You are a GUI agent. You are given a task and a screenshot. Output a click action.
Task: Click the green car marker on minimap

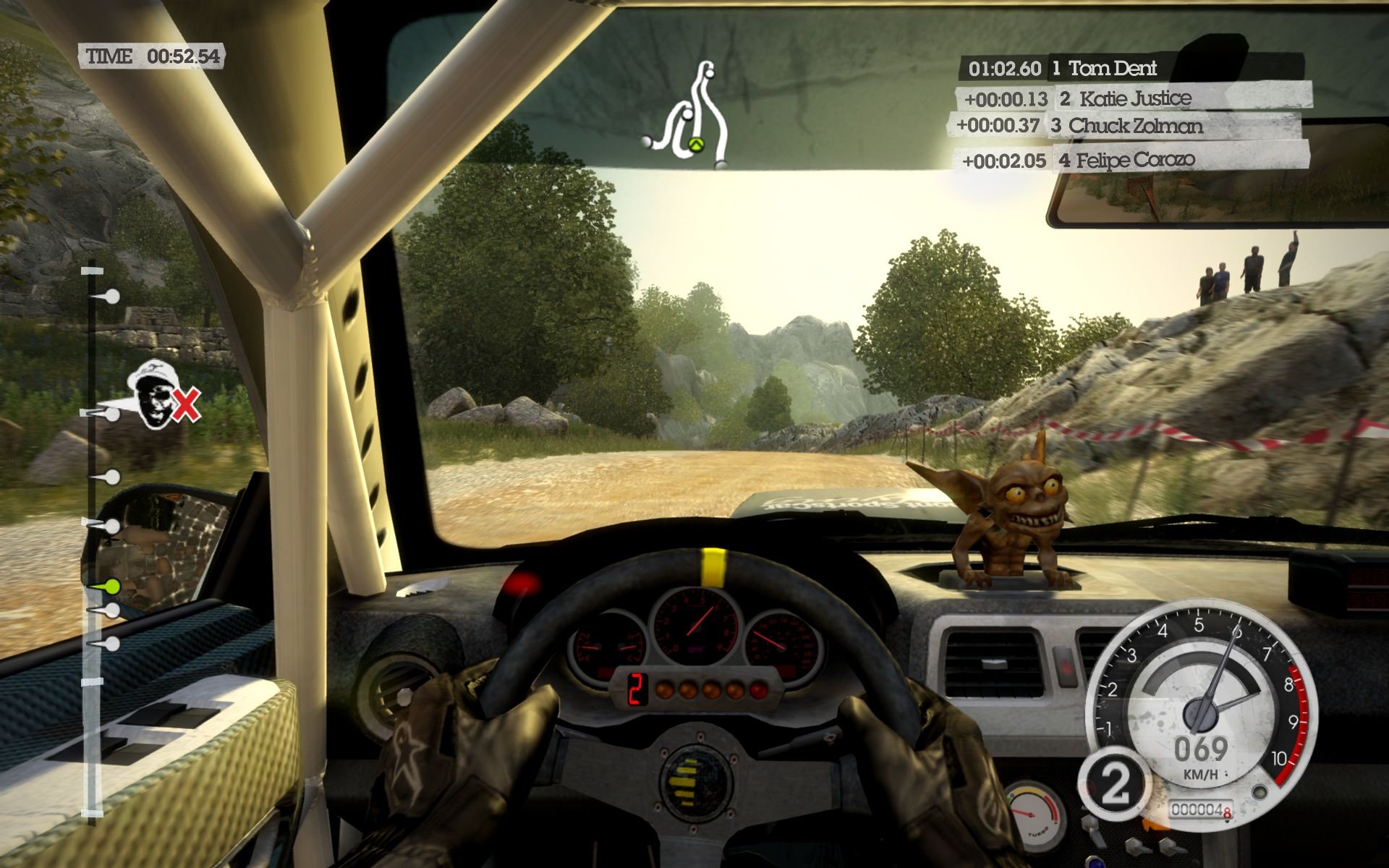[696, 144]
